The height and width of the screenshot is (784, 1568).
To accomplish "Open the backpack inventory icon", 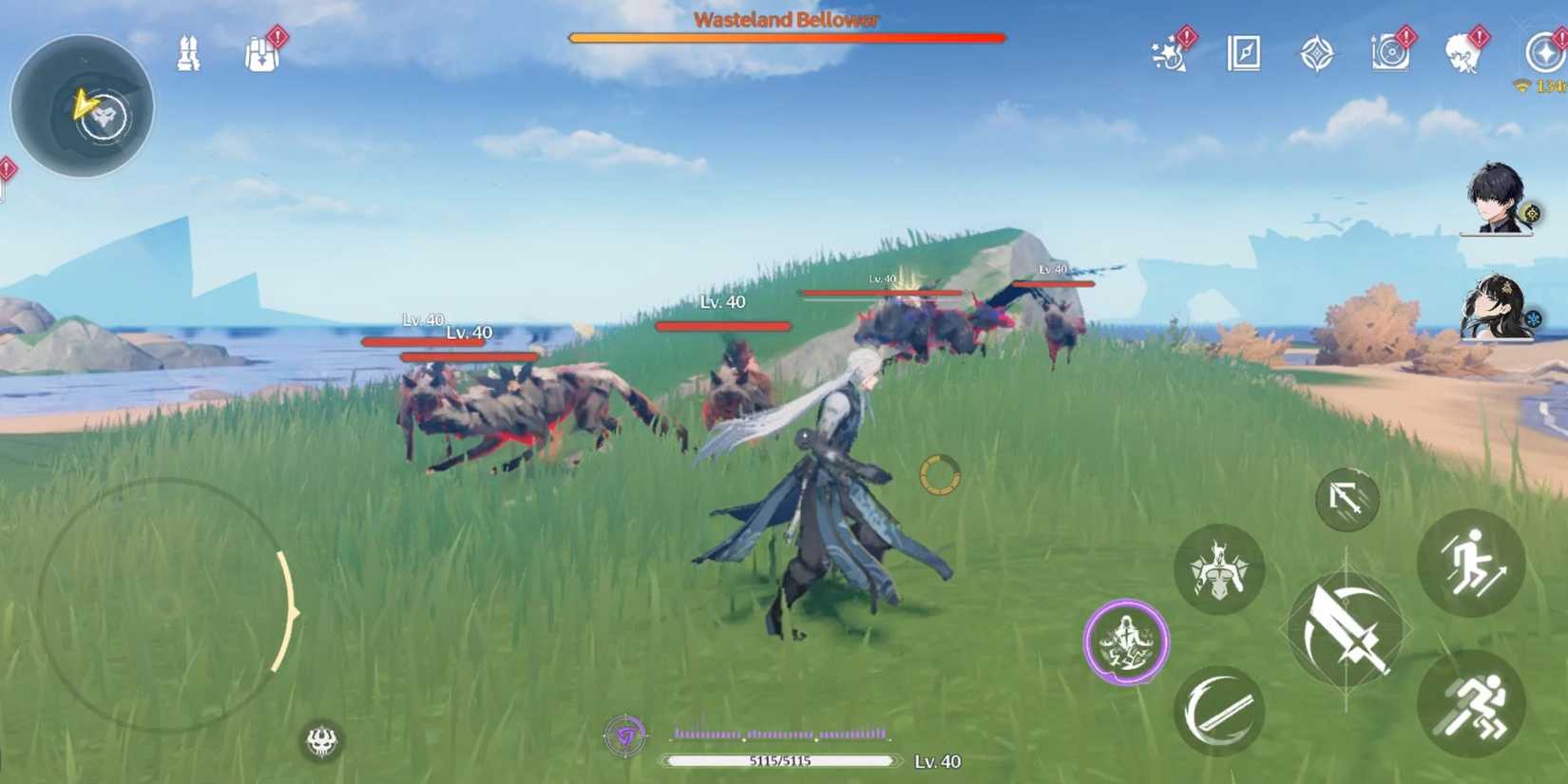I will 259,55.
